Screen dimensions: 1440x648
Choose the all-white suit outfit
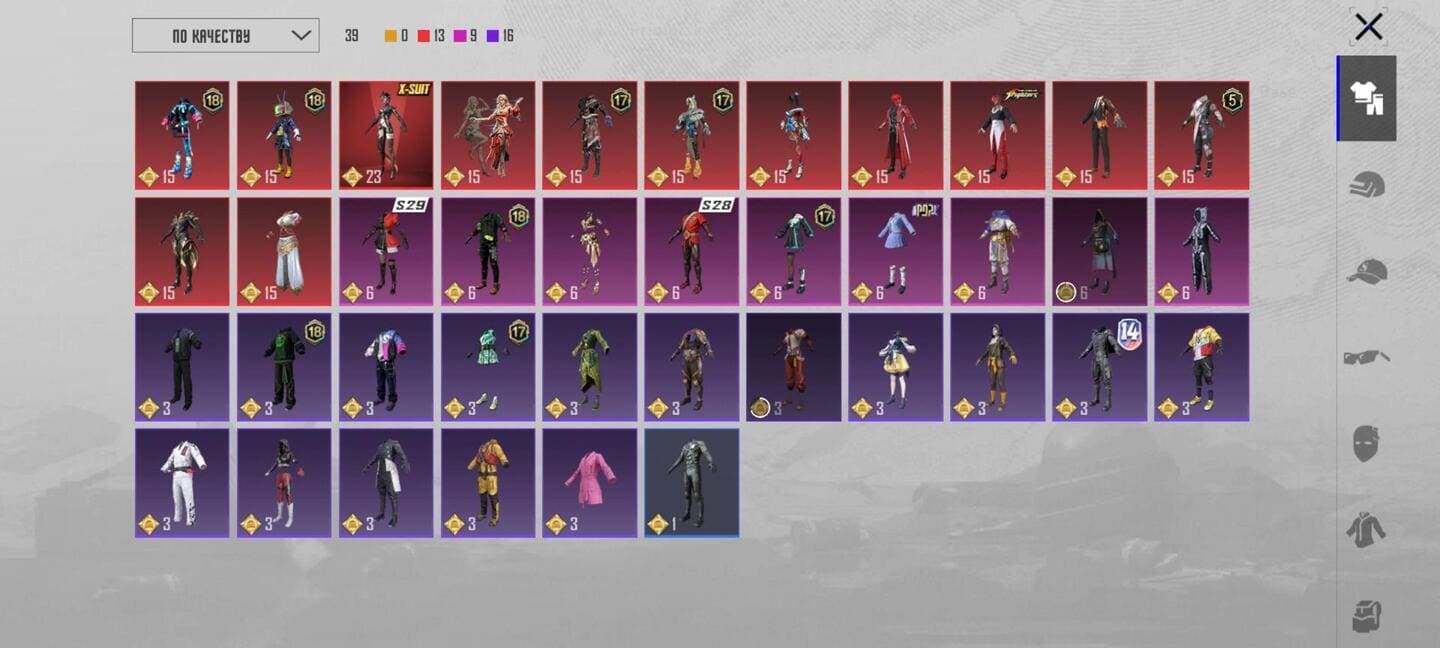[x=182, y=483]
